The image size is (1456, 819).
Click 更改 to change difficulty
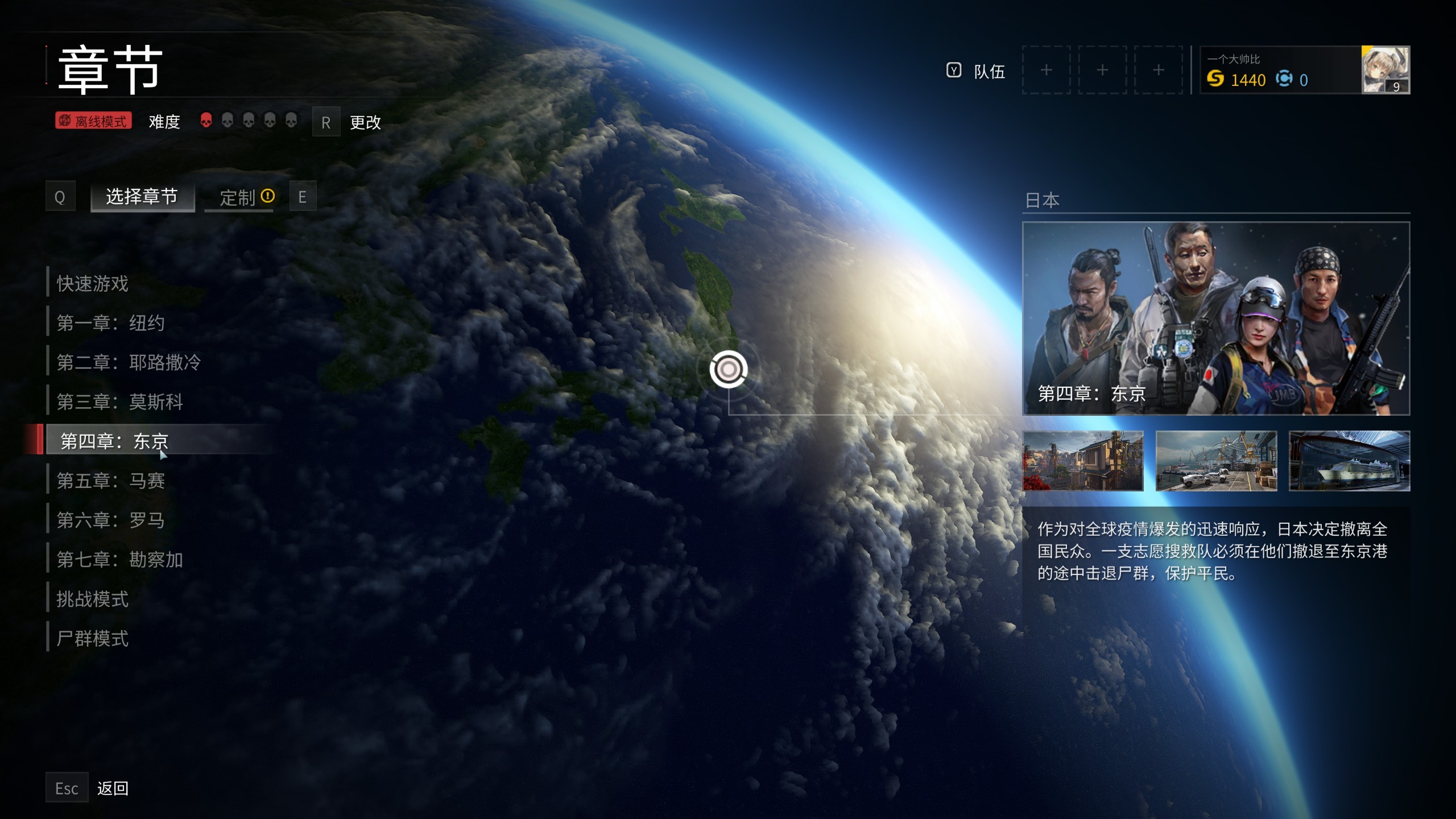coord(365,122)
